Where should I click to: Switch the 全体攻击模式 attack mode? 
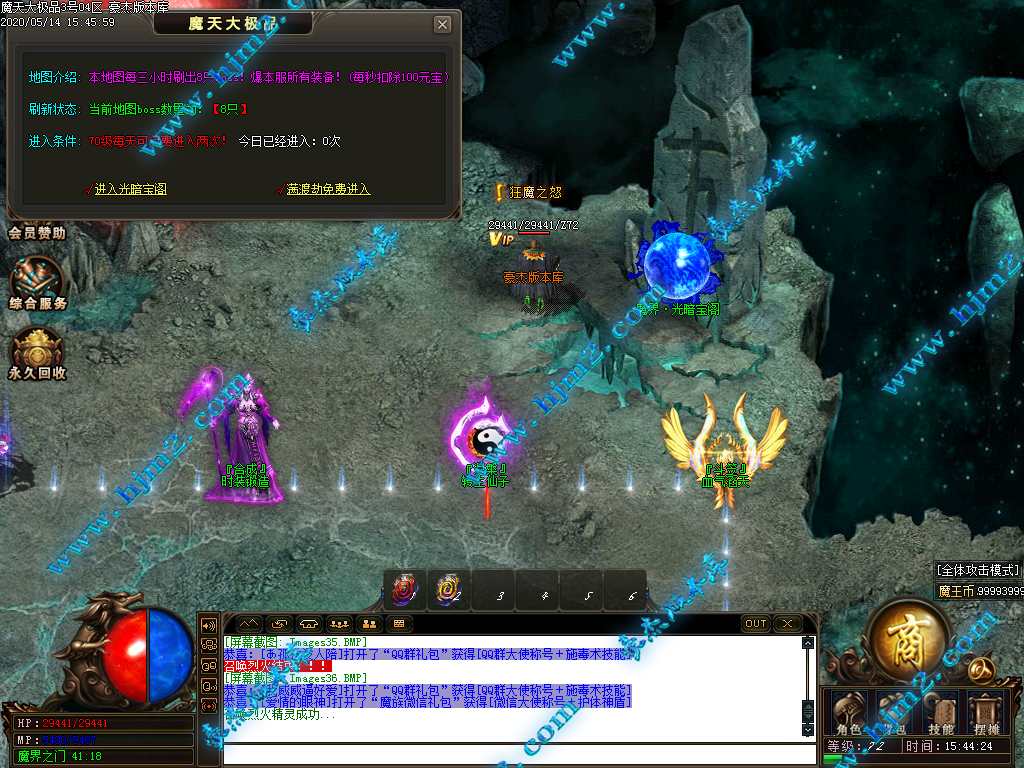click(978, 570)
